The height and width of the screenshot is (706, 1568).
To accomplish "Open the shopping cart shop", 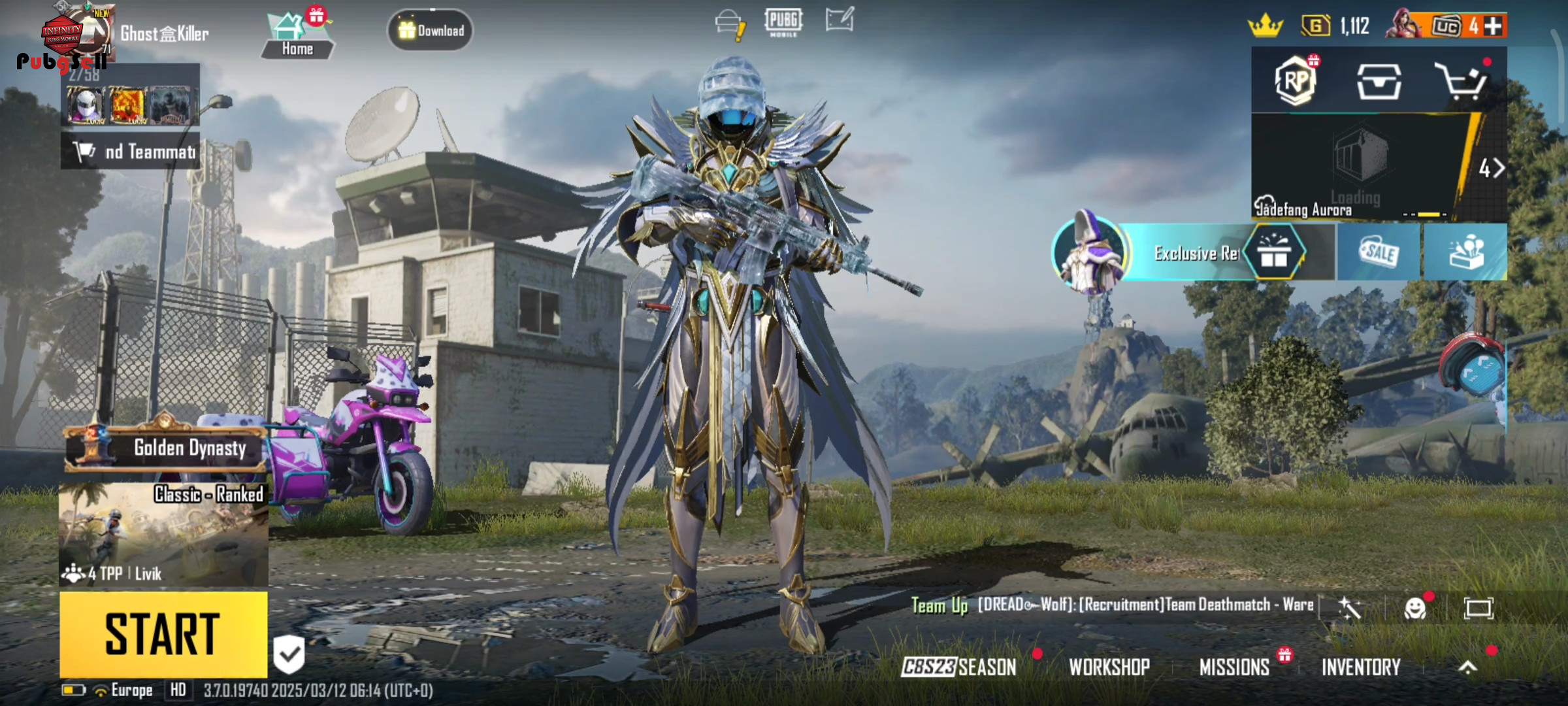I will [1462, 82].
